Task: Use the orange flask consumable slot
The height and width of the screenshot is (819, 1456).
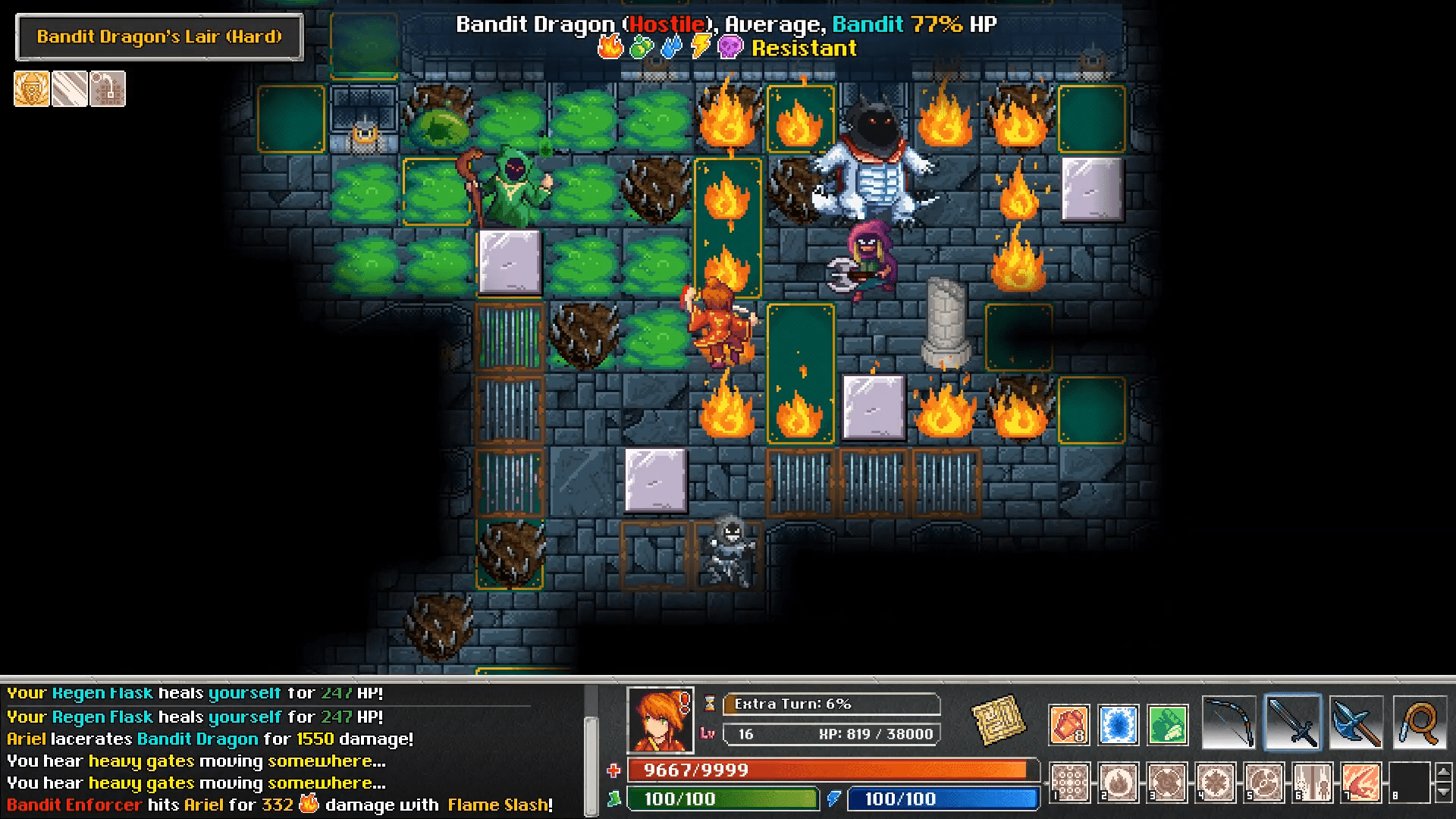Action: [x=1069, y=724]
